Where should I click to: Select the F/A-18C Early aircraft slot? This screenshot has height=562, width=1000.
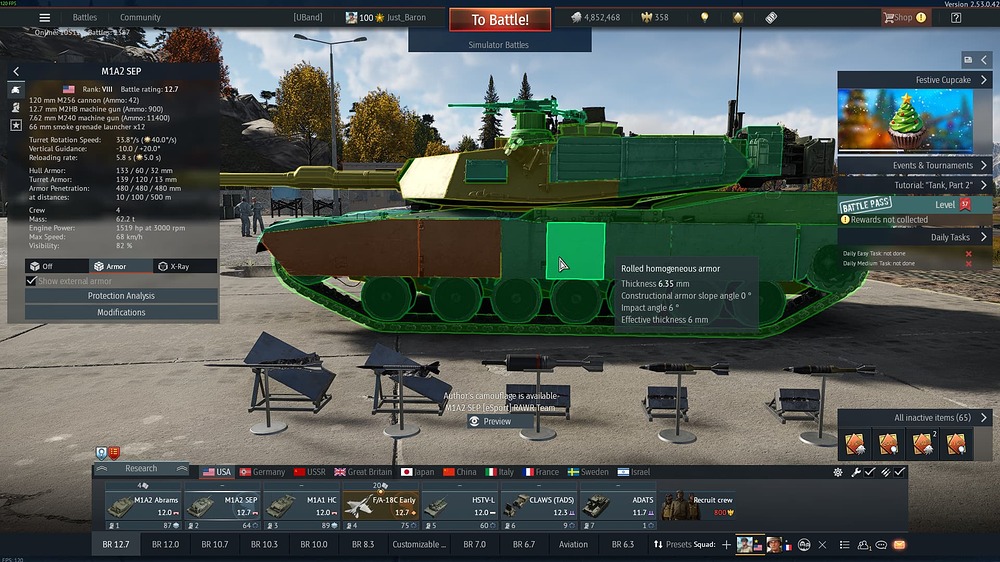[379, 506]
